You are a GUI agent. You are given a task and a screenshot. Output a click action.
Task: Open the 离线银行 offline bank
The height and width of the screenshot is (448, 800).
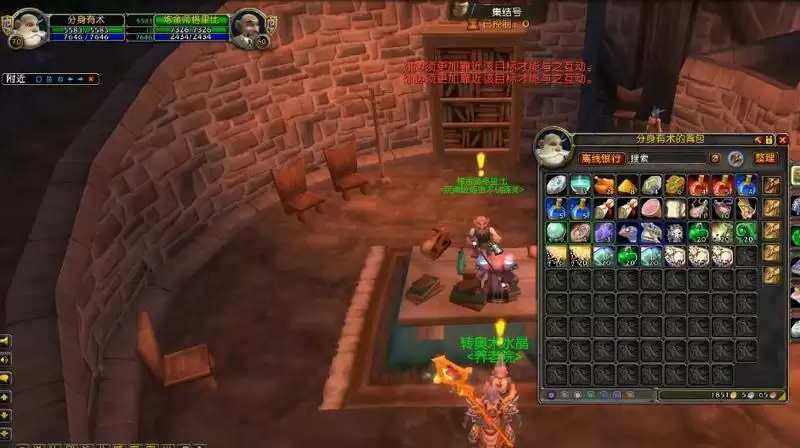(602, 158)
